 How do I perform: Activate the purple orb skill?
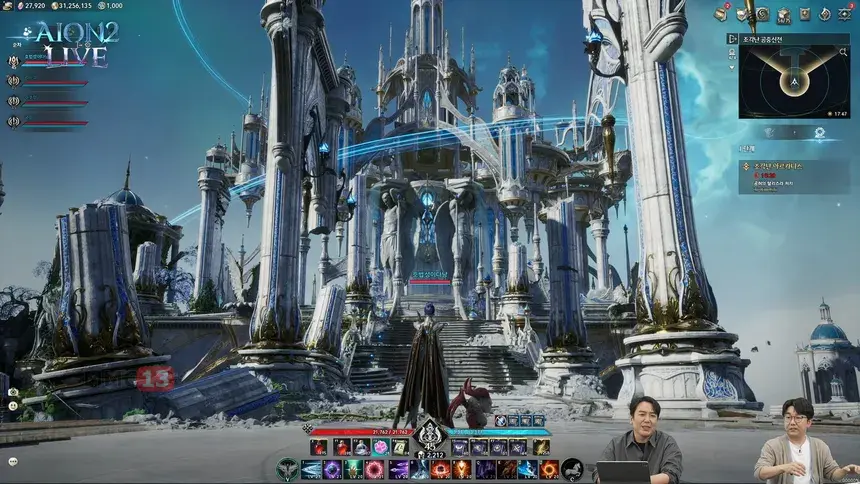pos(332,469)
